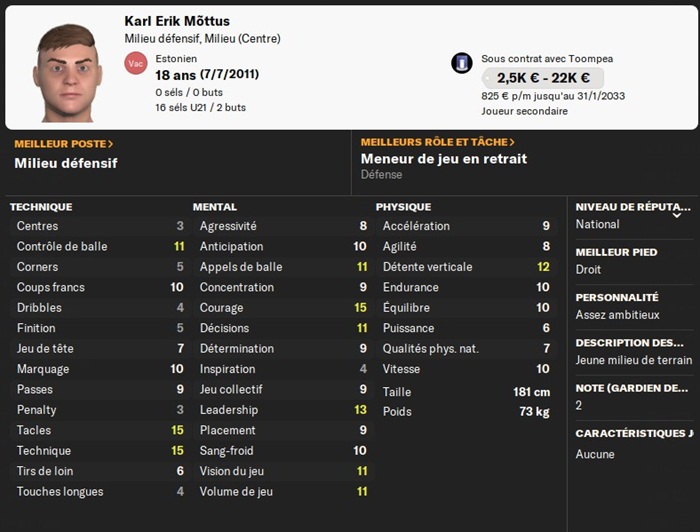Viewport: 700px width, 532px height.
Task: Click the Vitesse attribute row
Action: coord(466,369)
